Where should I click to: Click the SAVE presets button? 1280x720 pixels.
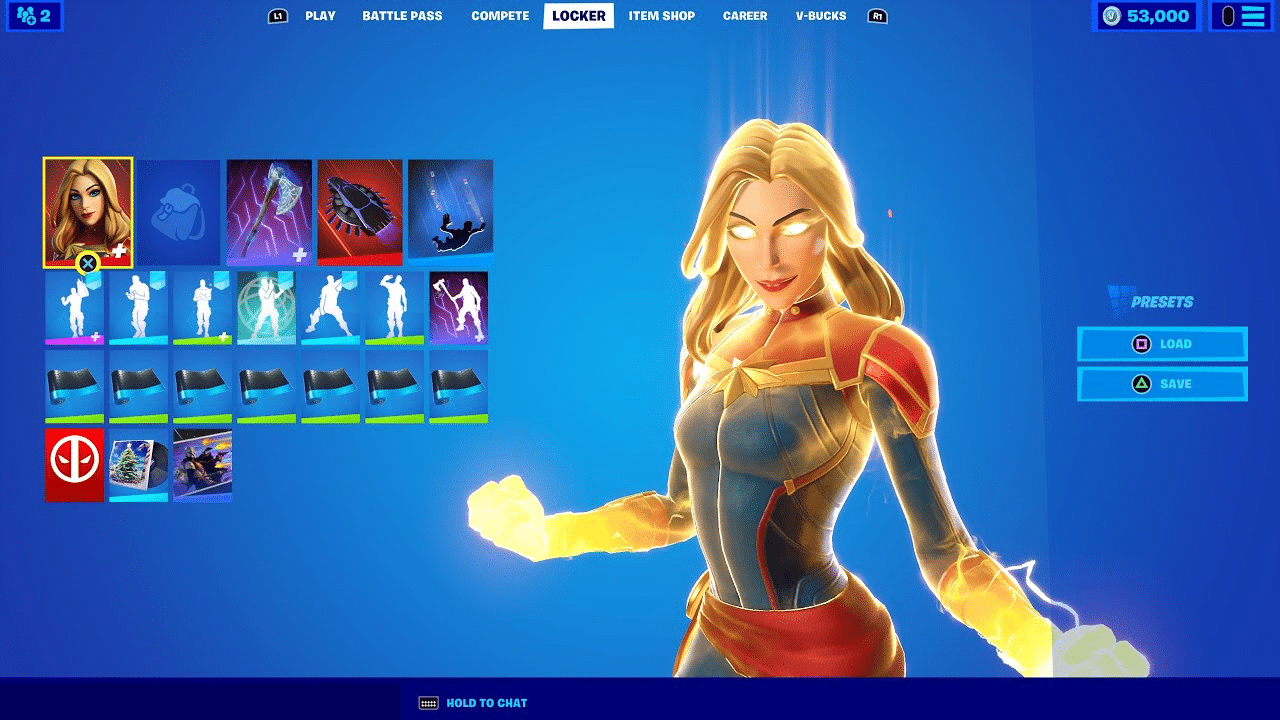click(1162, 383)
